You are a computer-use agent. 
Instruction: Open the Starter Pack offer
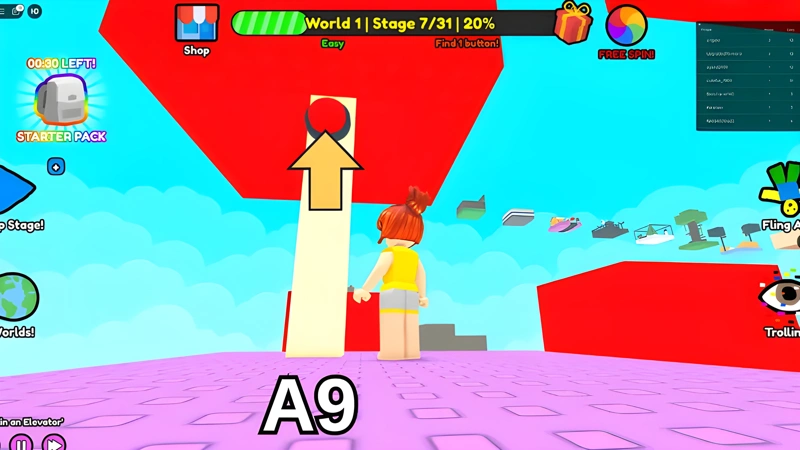click(60, 101)
